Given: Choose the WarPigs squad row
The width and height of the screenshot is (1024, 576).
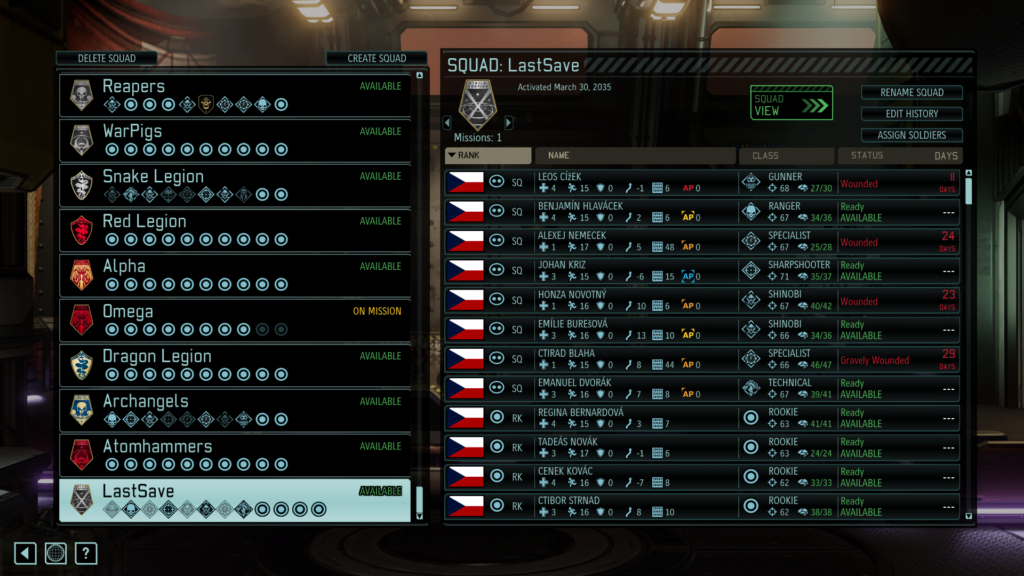Looking at the screenshot, I should click(235, 140).
